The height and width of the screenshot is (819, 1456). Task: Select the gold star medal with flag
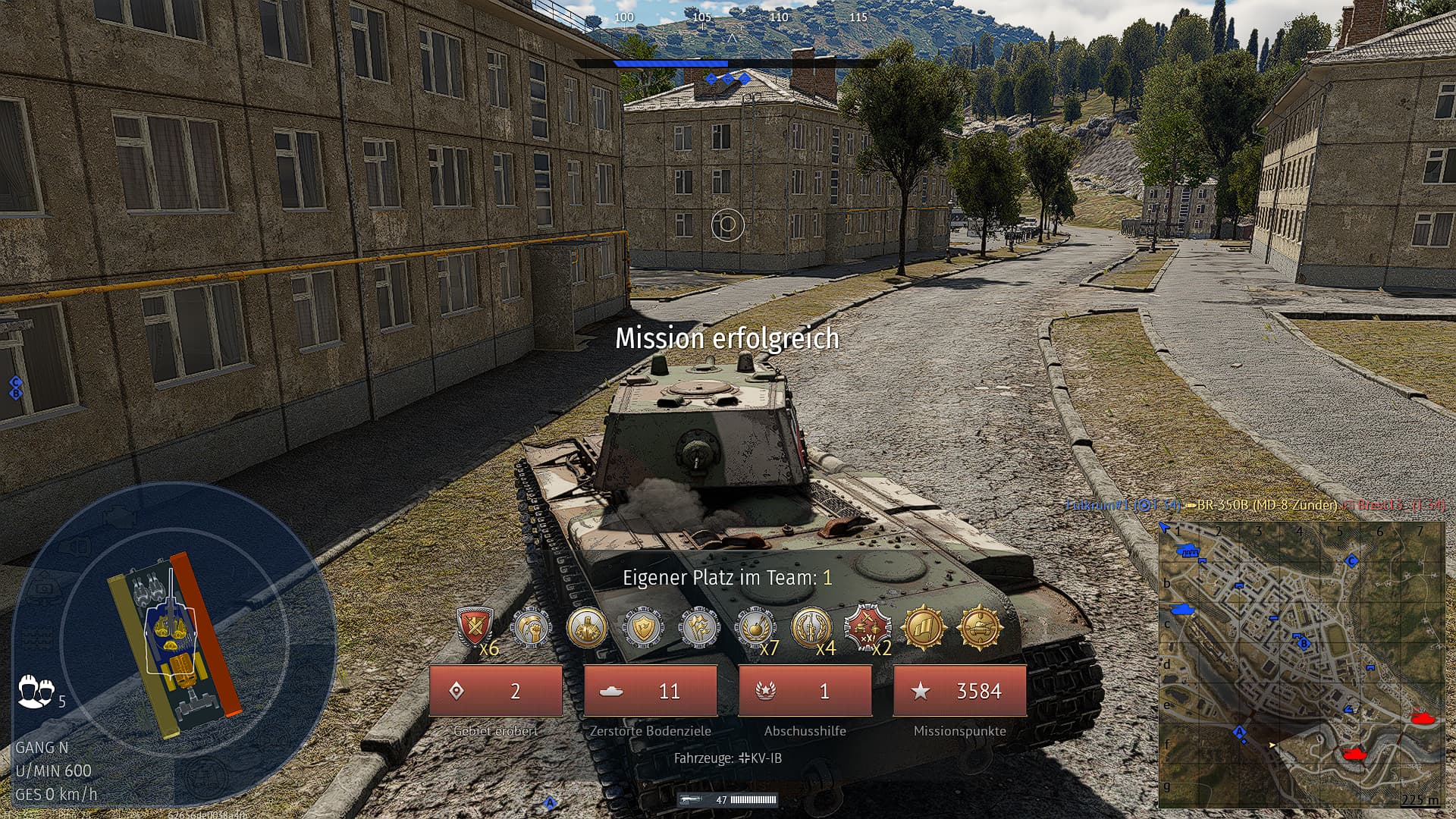(x=923, y=627)
